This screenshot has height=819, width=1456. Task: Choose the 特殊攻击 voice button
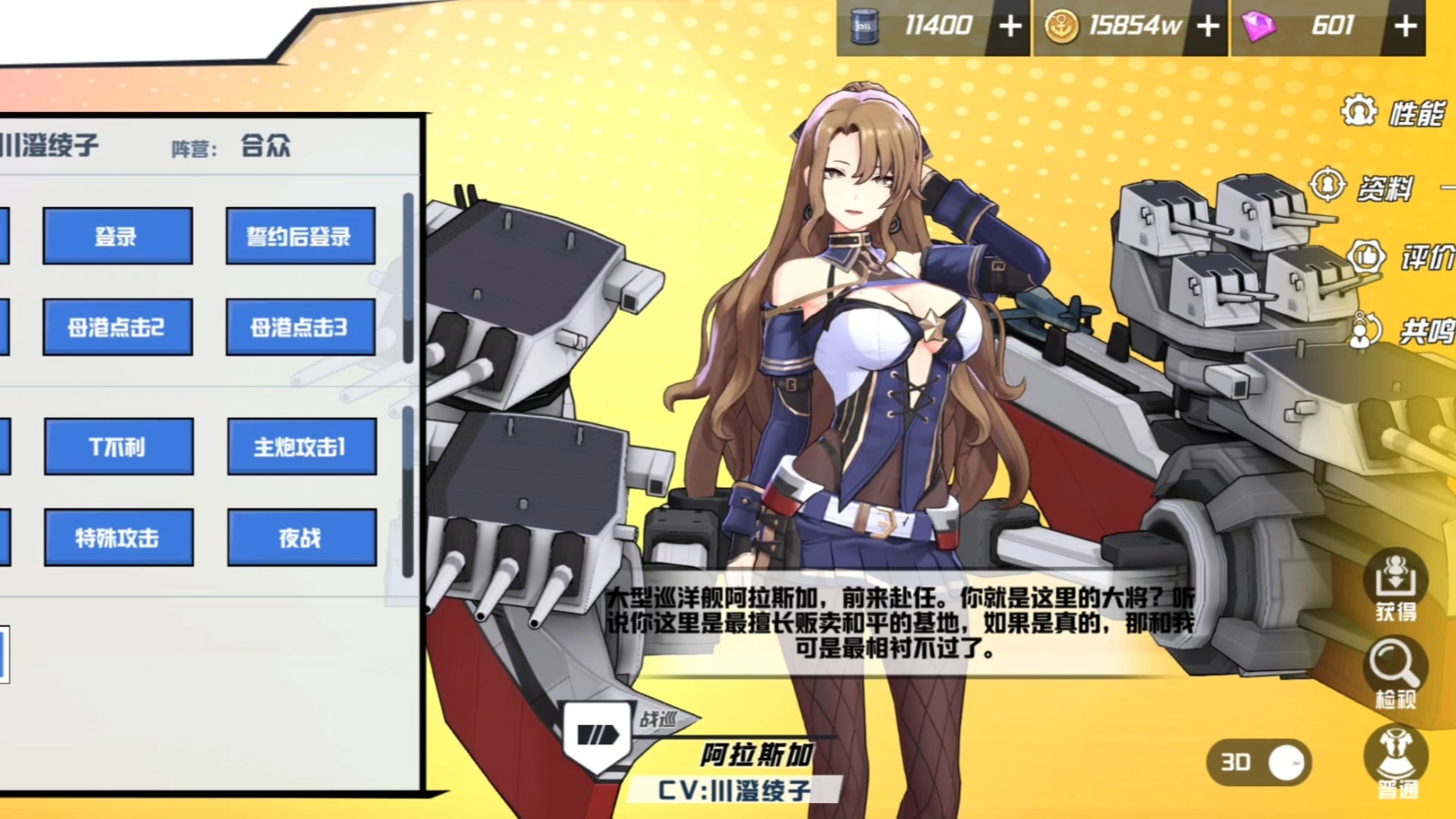pyautogui.click(x=118, y=538)
